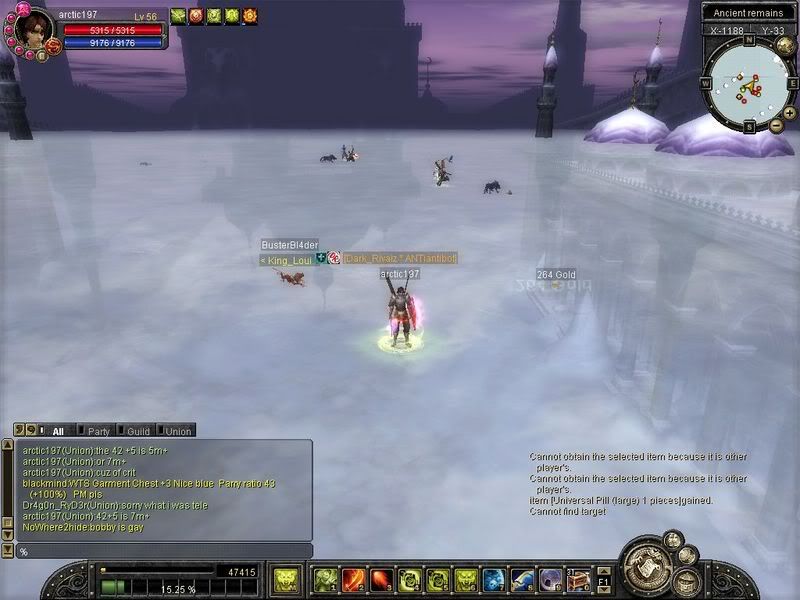Select the All chat tab

(57, 431)
